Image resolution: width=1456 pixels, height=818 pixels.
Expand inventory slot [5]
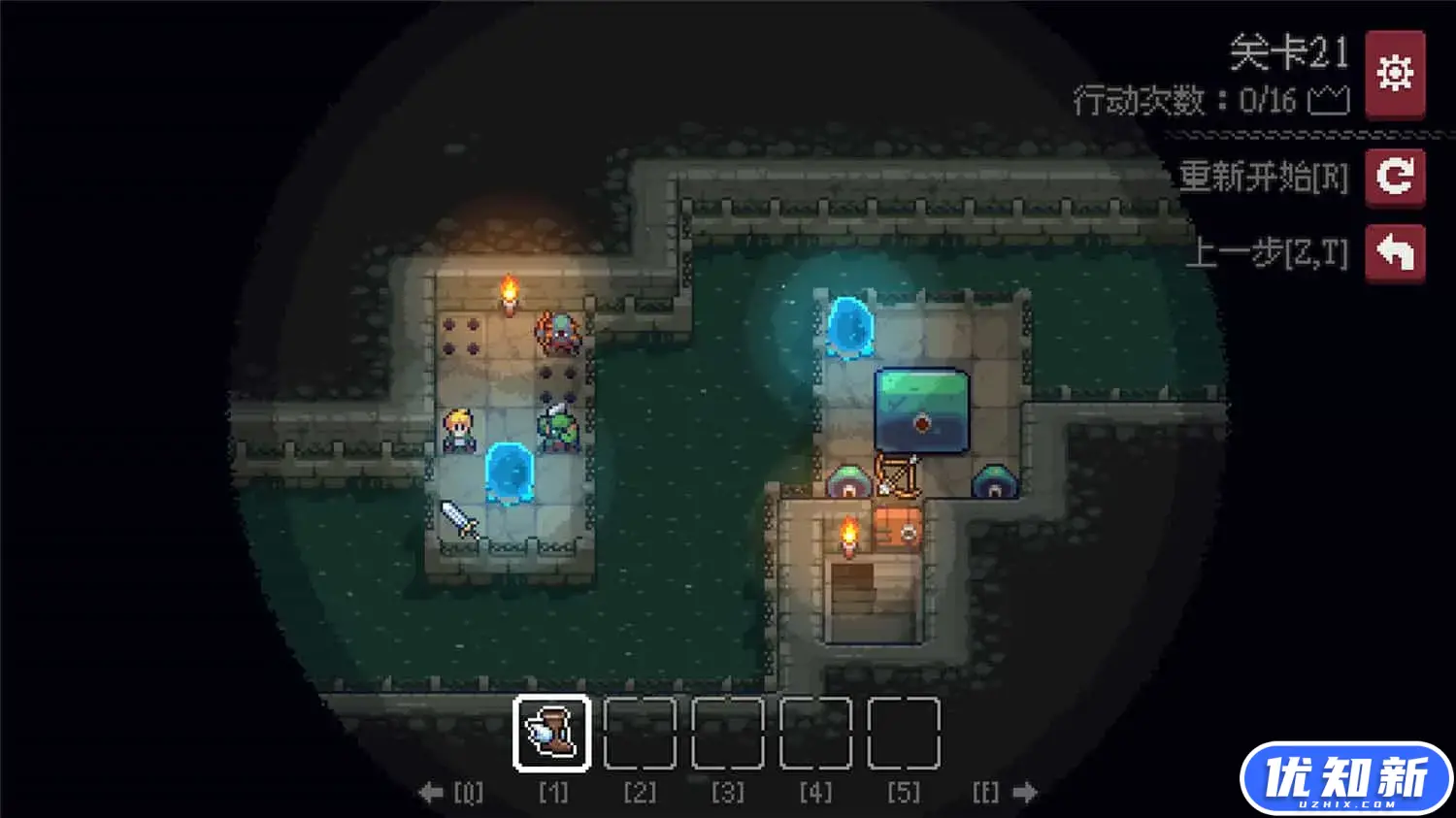pos(902,733)
